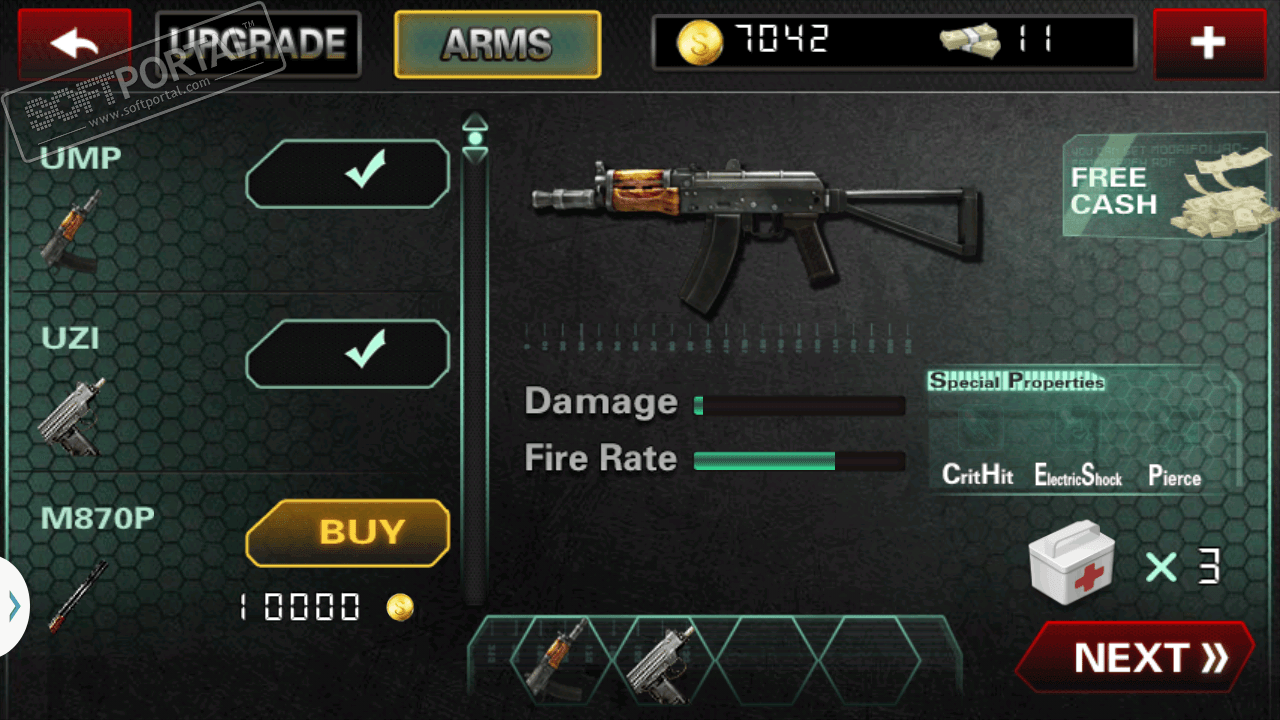Viewport: 1280px width, 720px height.
Task: Choose the UMP loadout slot in bottom bar
Action: [558, 659]
